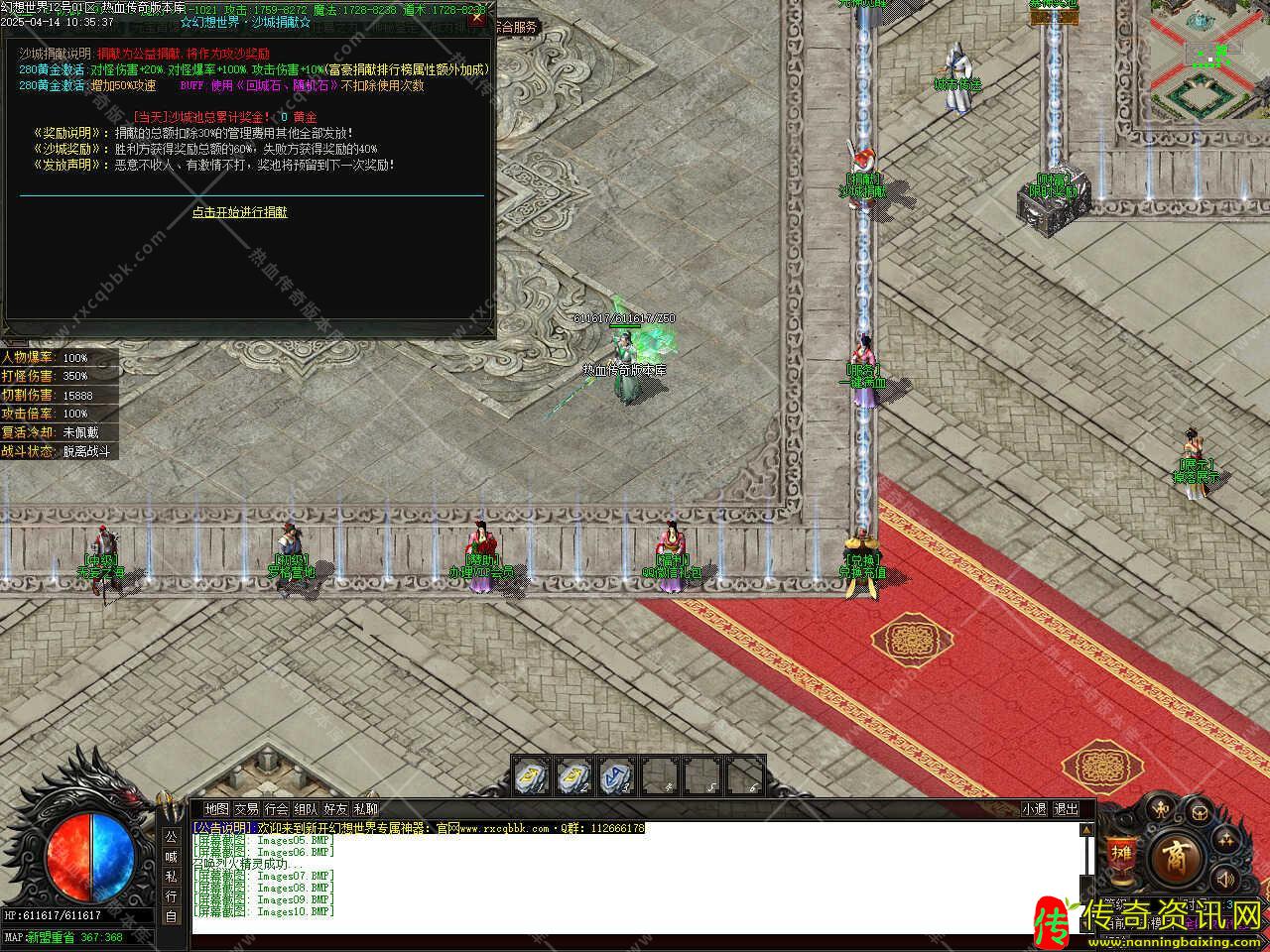Select the 行 guild chat channel
Viewport: 1270px width, 952px height.
[x=171, y=895]
